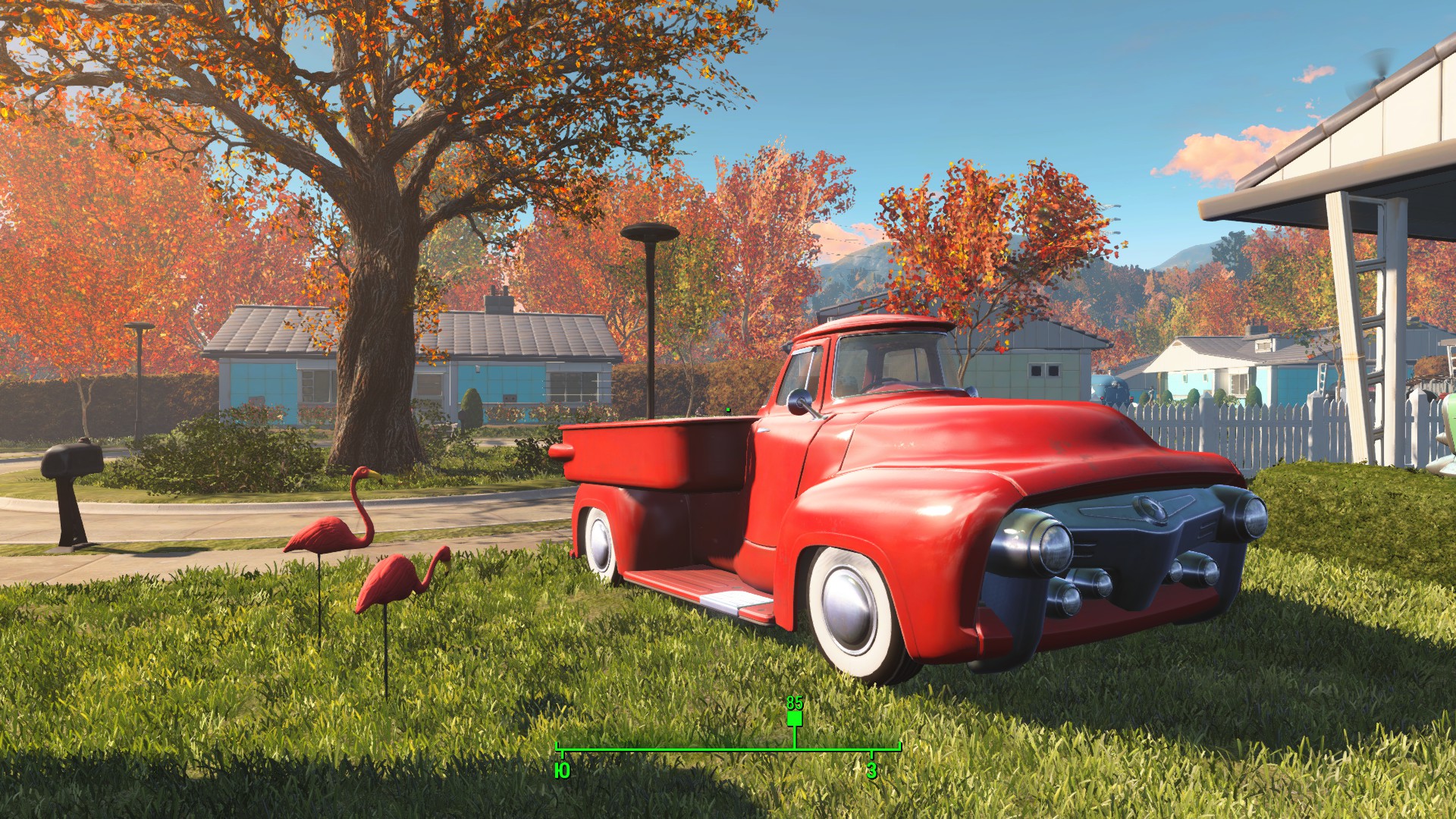
Task: Select the compass bar at the bottom
Action: pos(728,750)
